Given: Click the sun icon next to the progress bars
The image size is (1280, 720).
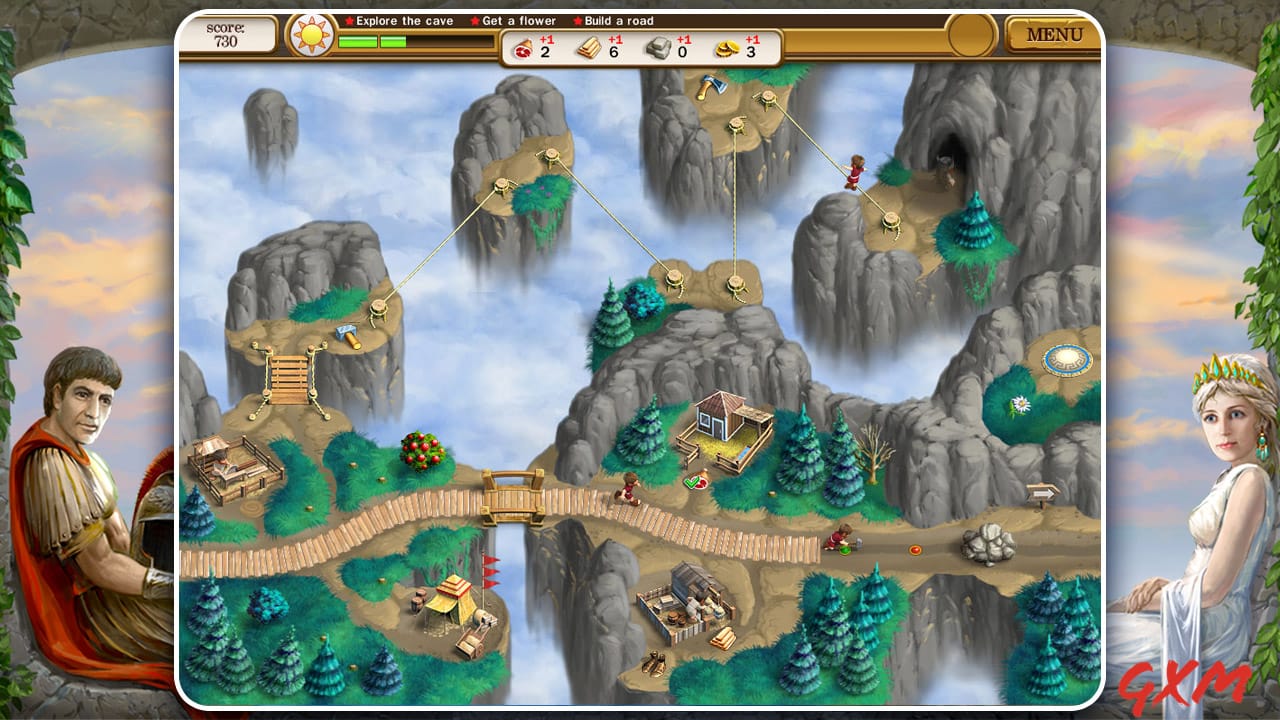Looking at the screenshot, I should pyautogui.click(x=311, y=34).
